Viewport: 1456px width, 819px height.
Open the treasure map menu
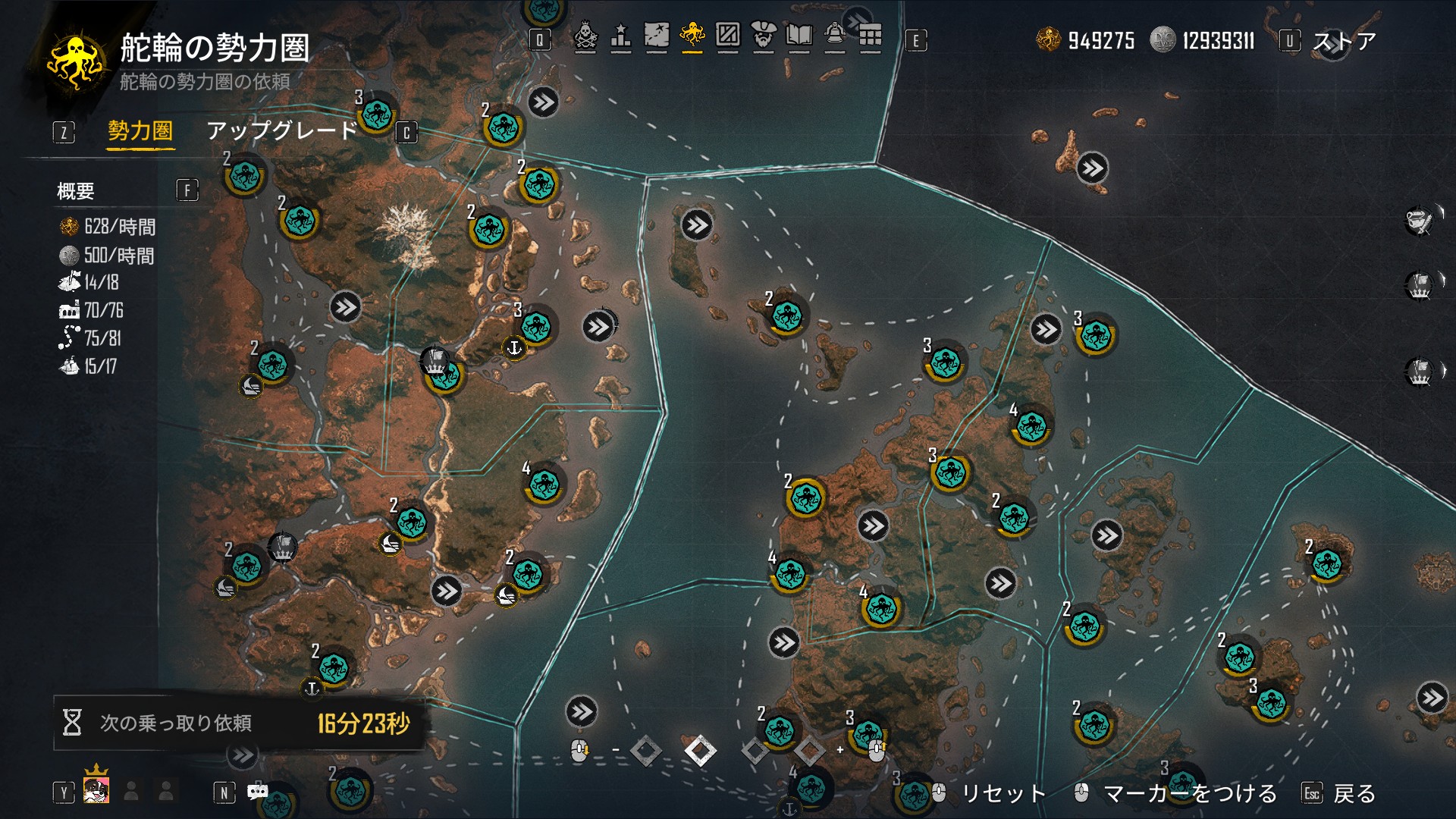[656, 36]
